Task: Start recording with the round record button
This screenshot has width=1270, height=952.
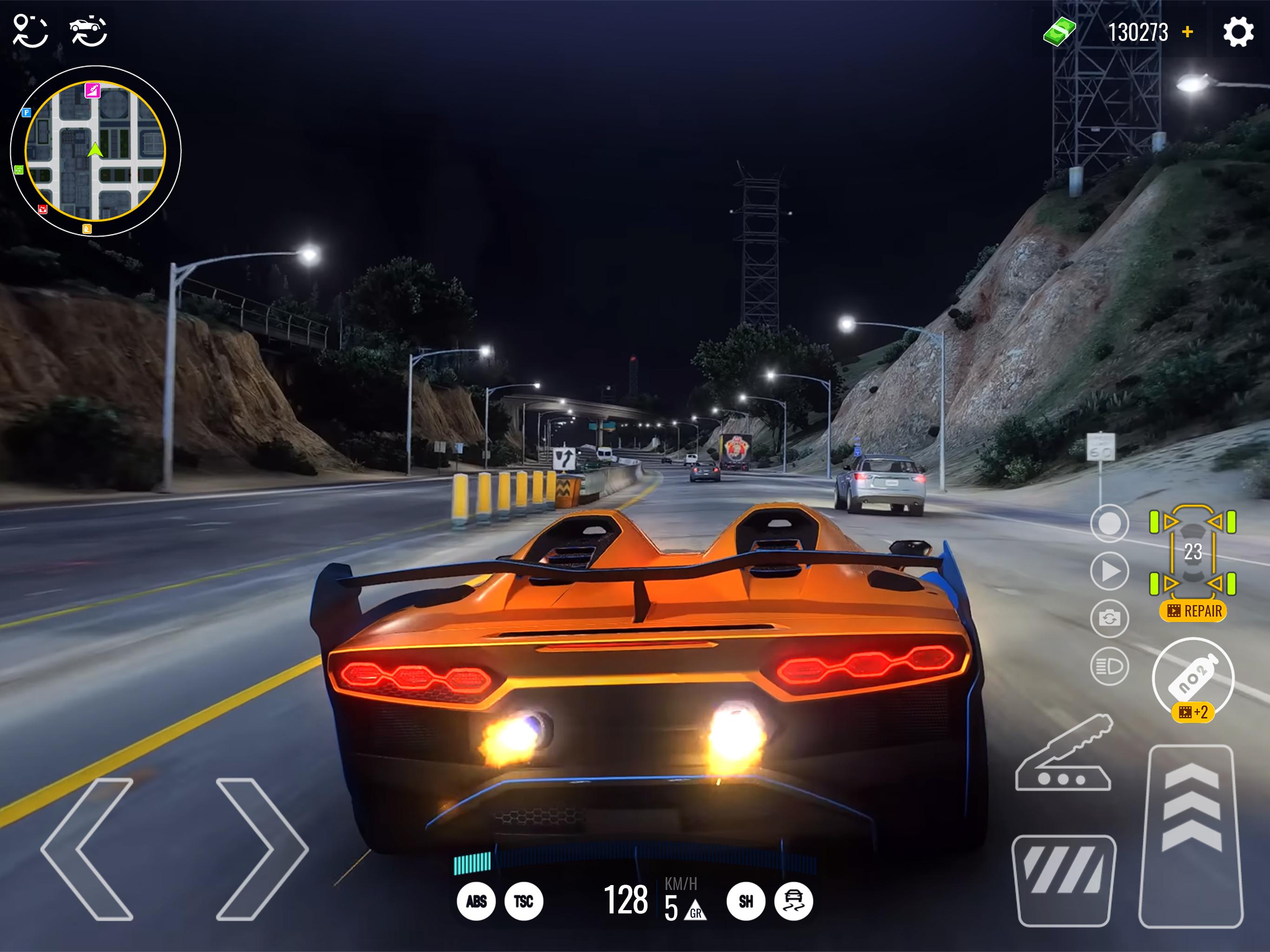Action: (x=1109, y=523)
